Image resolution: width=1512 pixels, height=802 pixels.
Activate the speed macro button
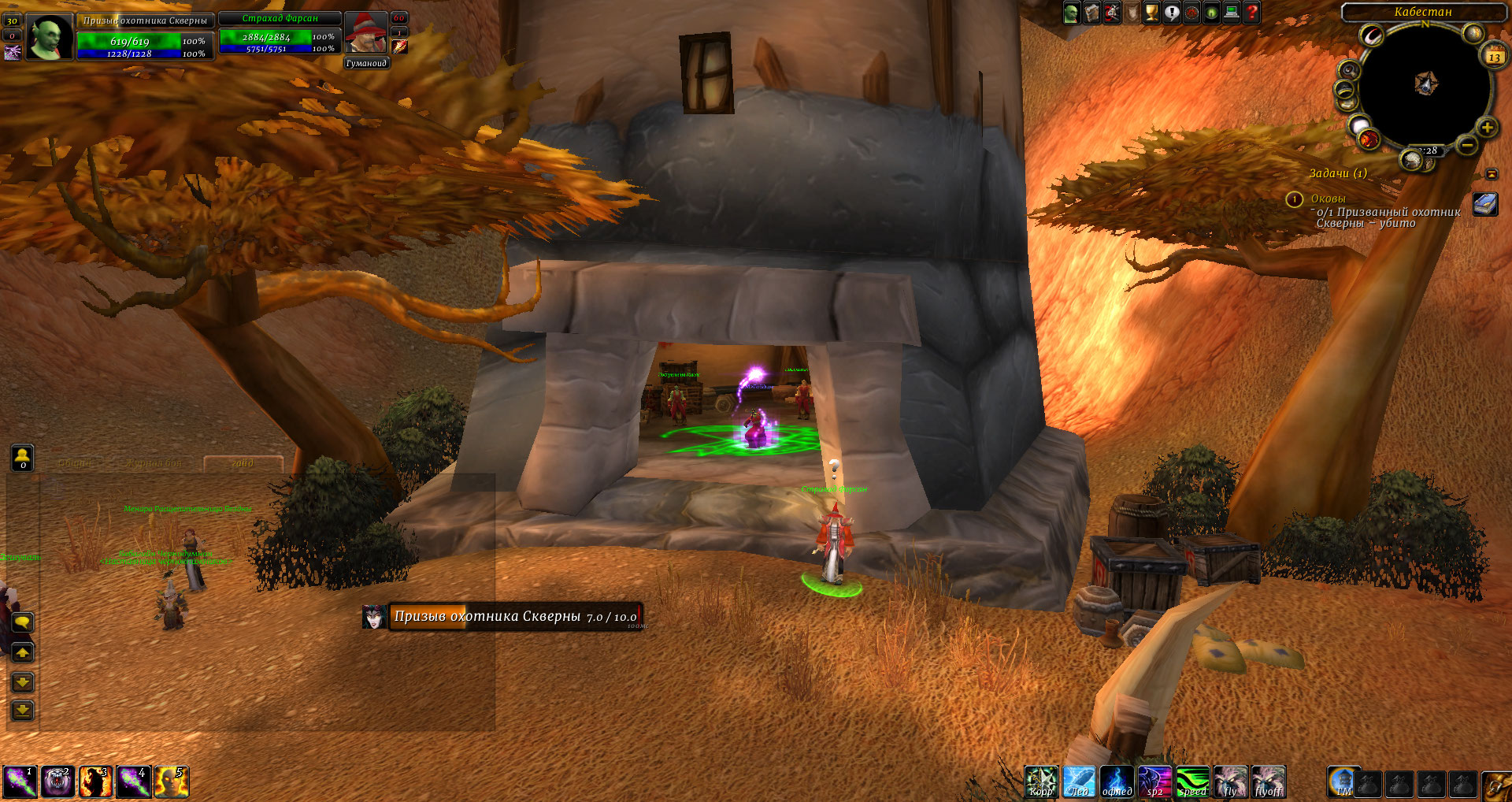coord(1192,782)
